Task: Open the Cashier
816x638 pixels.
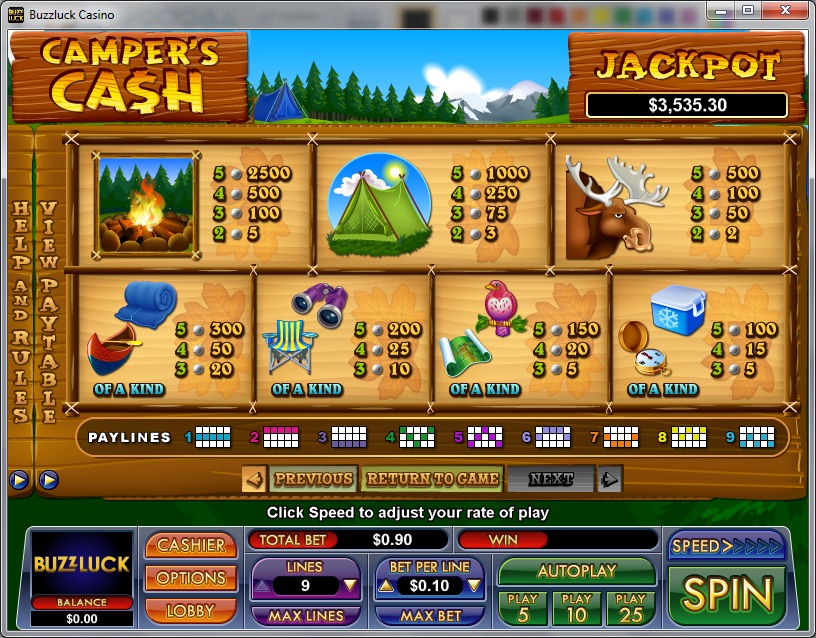Action: pos(191,545)
